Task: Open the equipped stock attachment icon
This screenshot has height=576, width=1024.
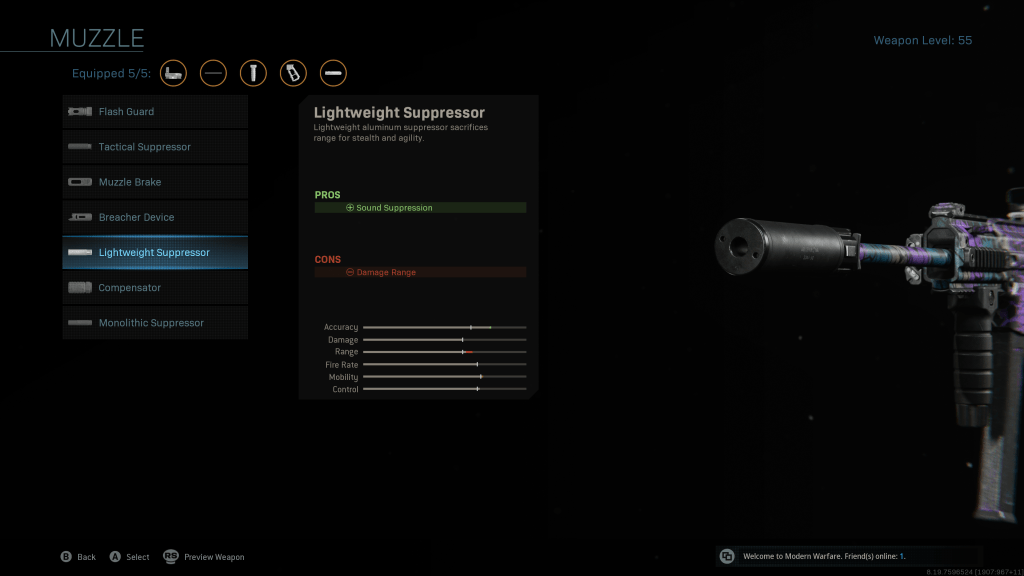Action: point(174,73)
